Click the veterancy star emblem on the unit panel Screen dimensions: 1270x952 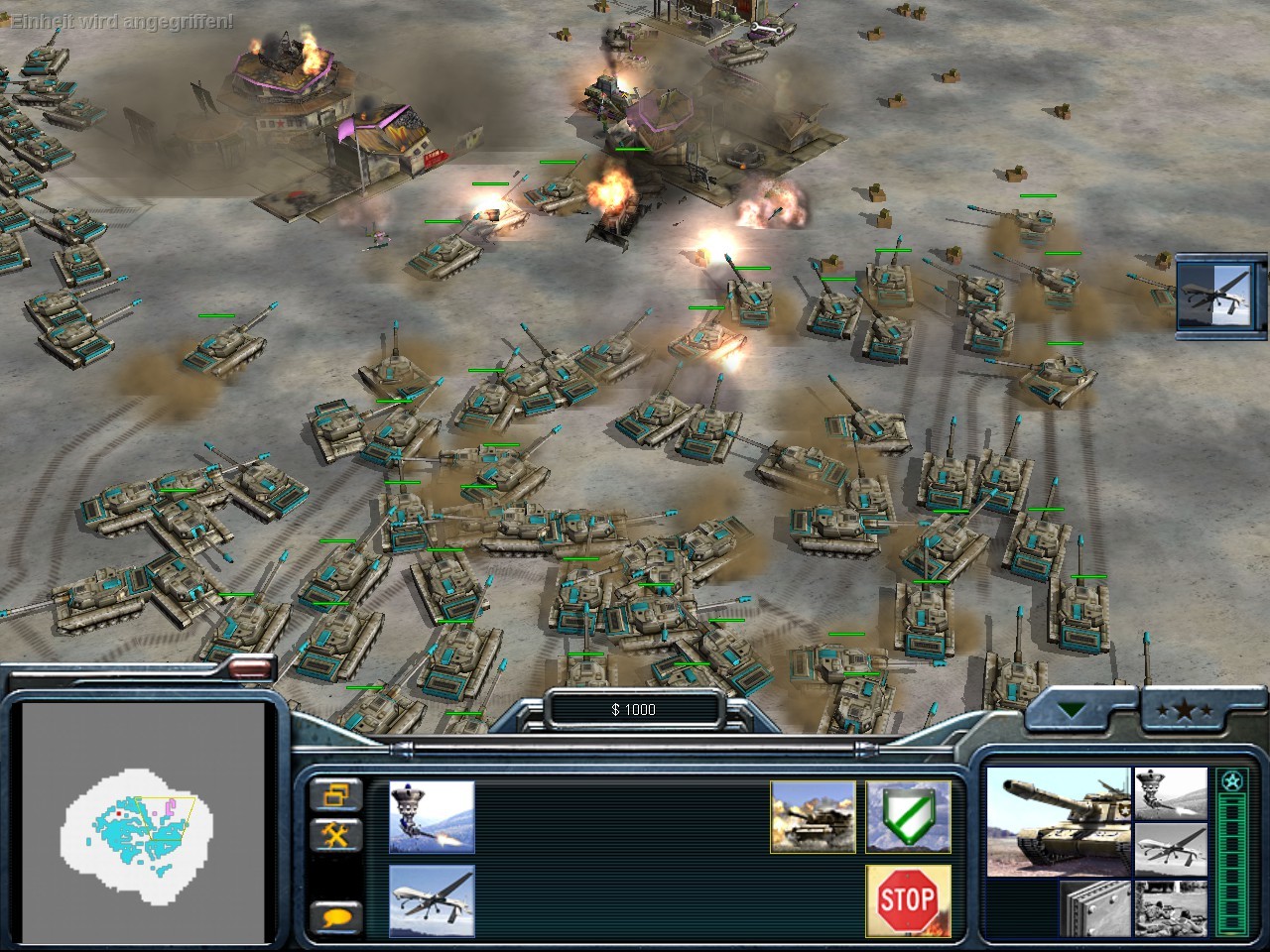pyautogui.click(x=1233, y=780)
